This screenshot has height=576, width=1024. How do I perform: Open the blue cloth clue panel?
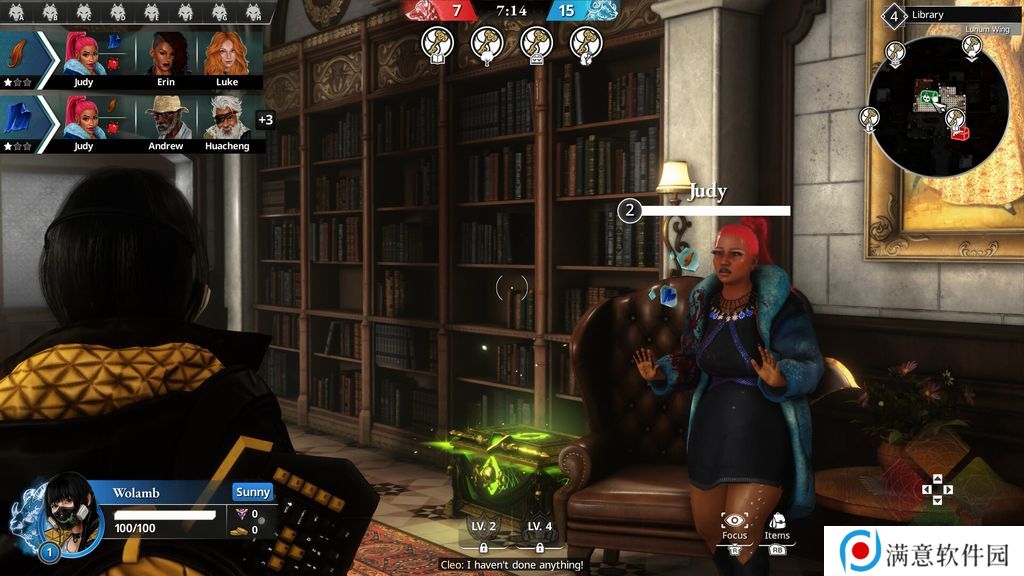point(17,118)
